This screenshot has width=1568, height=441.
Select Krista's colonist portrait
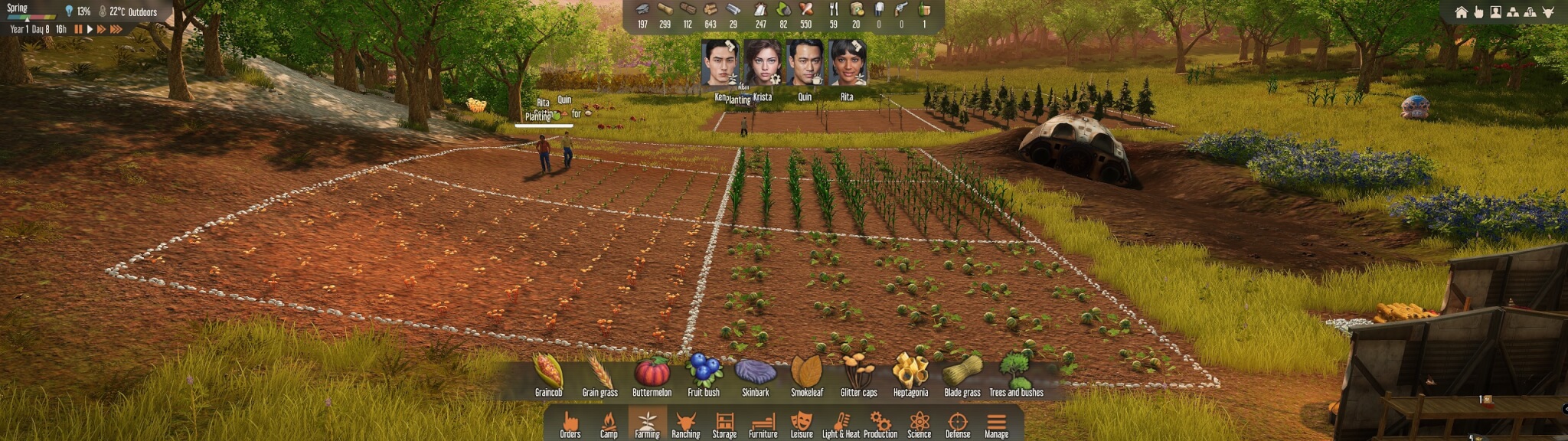pos(763,64)
